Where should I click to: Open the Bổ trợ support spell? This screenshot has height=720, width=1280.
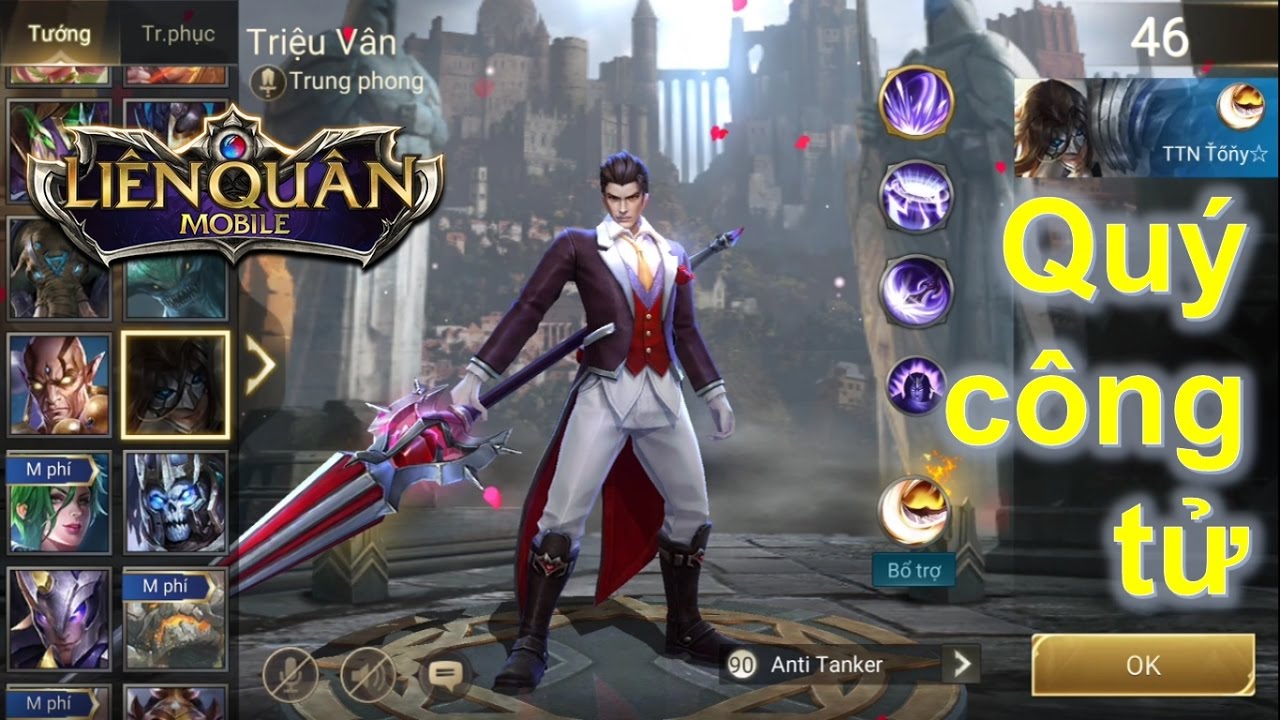click(914, 509)
